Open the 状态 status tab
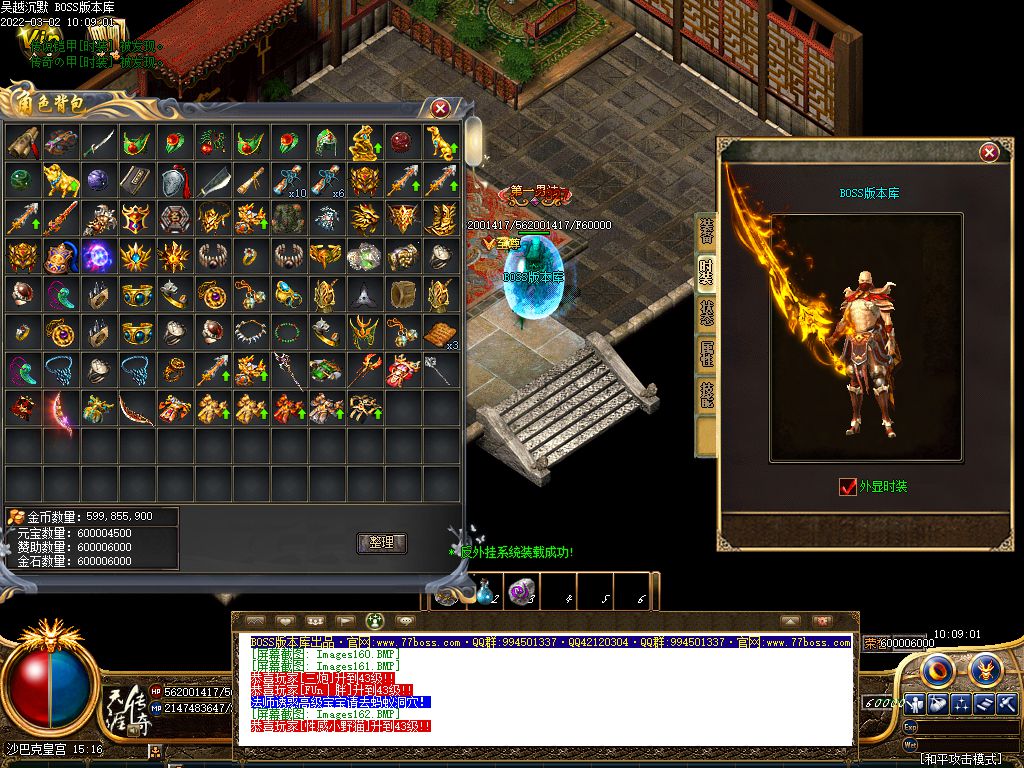This screenshot has width=1024, height=768. click(707, 314)
